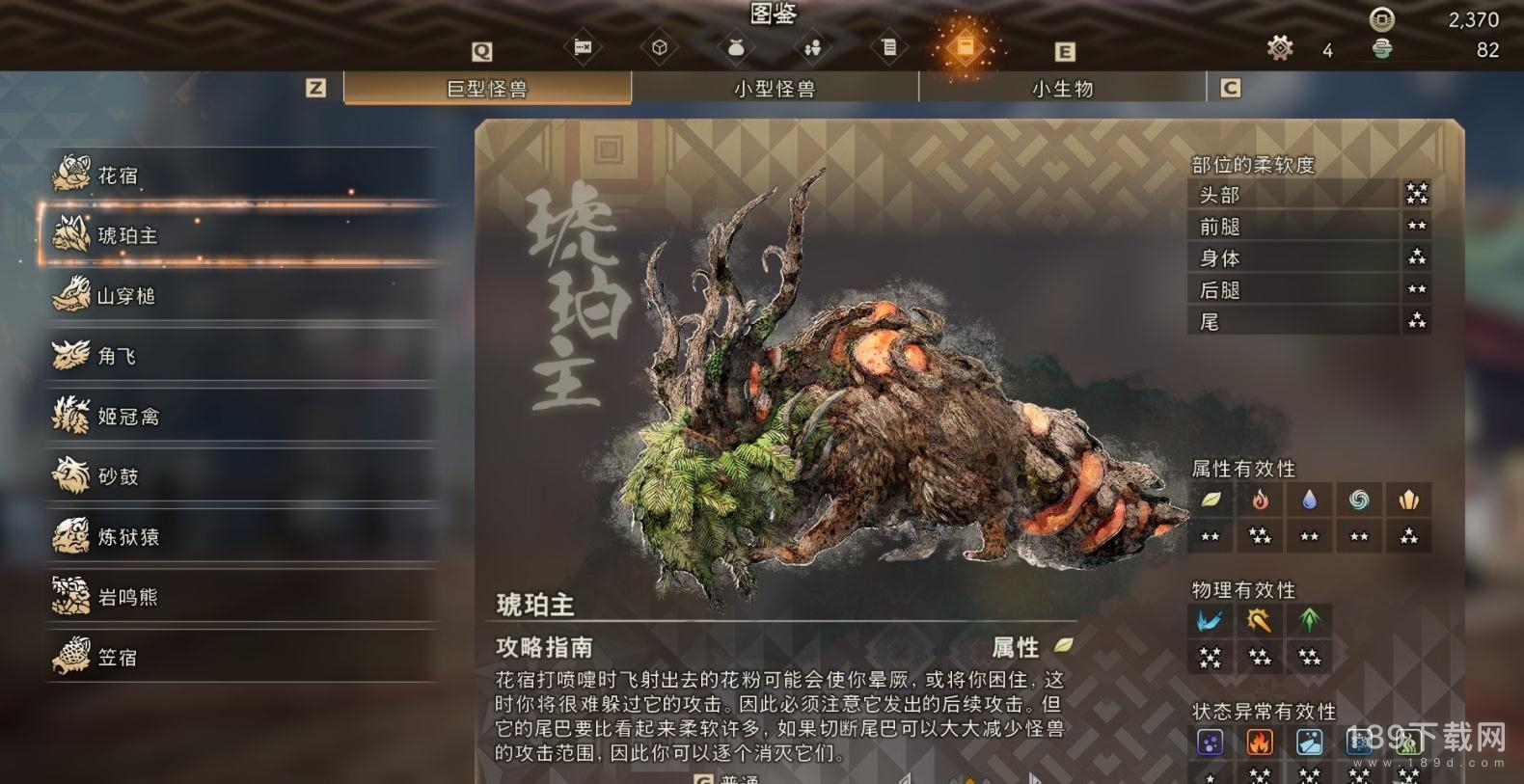The width and height of the screenshot is (1524, 784).
Task: Select 笠宿 at the list bottom
Action: coord(241,657)
